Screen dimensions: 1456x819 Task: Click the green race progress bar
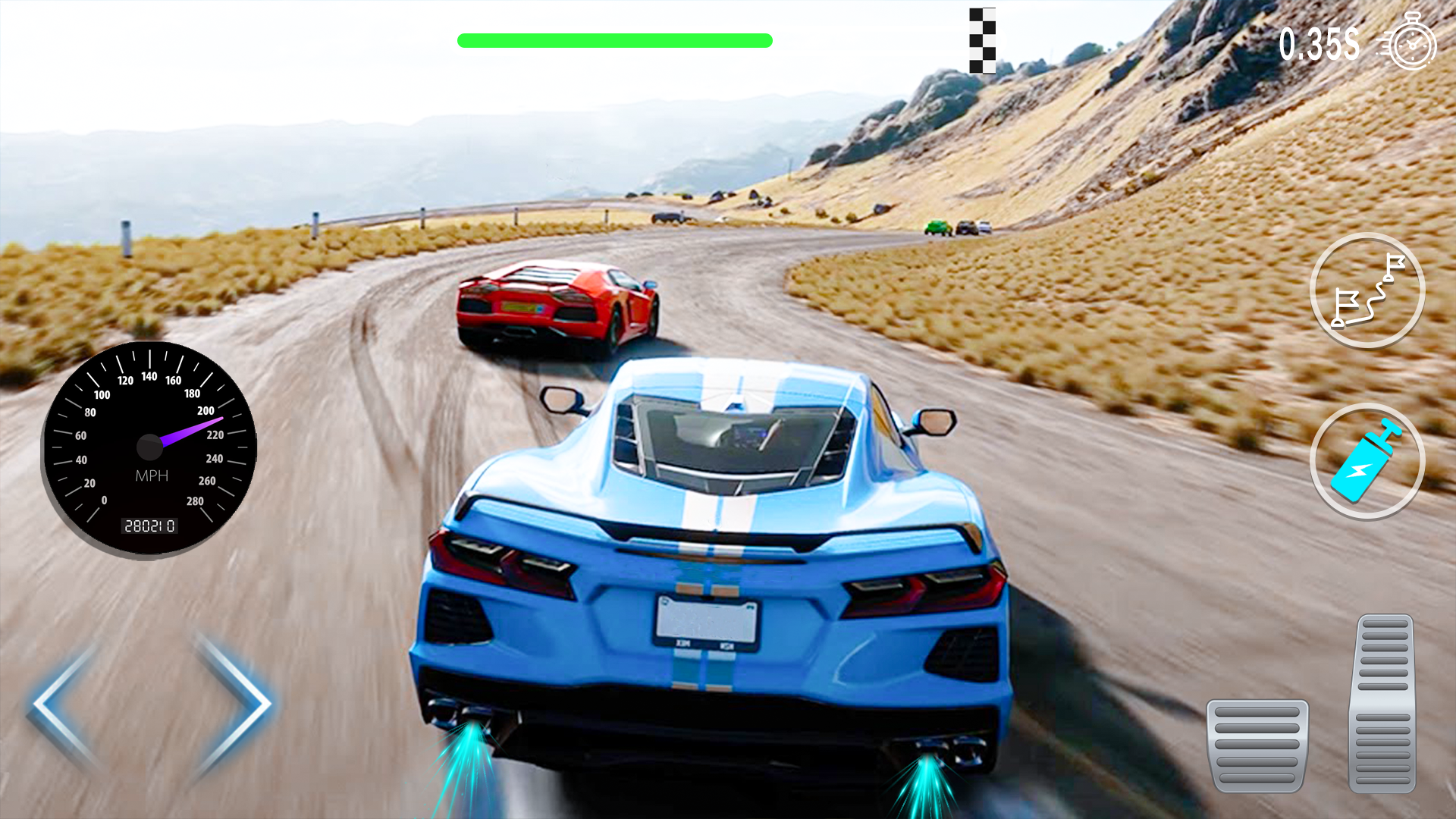pyautogui.click(x=614, y=38)
